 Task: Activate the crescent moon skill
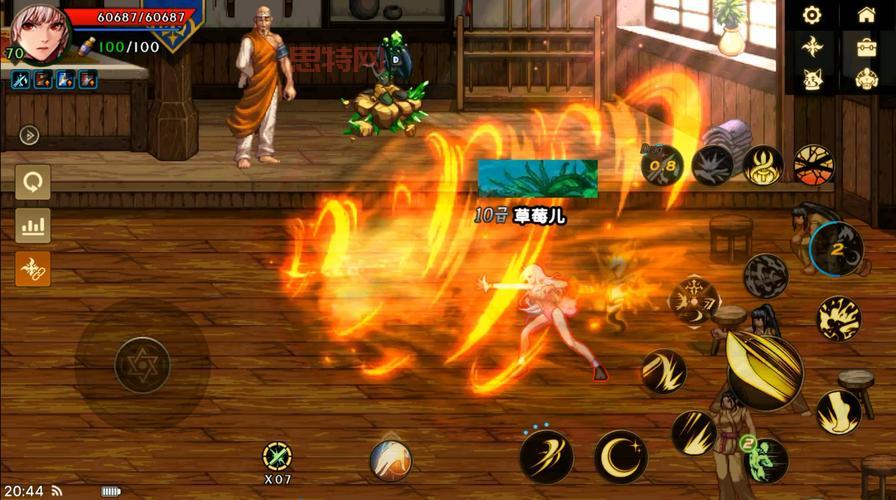coord(621,457)
